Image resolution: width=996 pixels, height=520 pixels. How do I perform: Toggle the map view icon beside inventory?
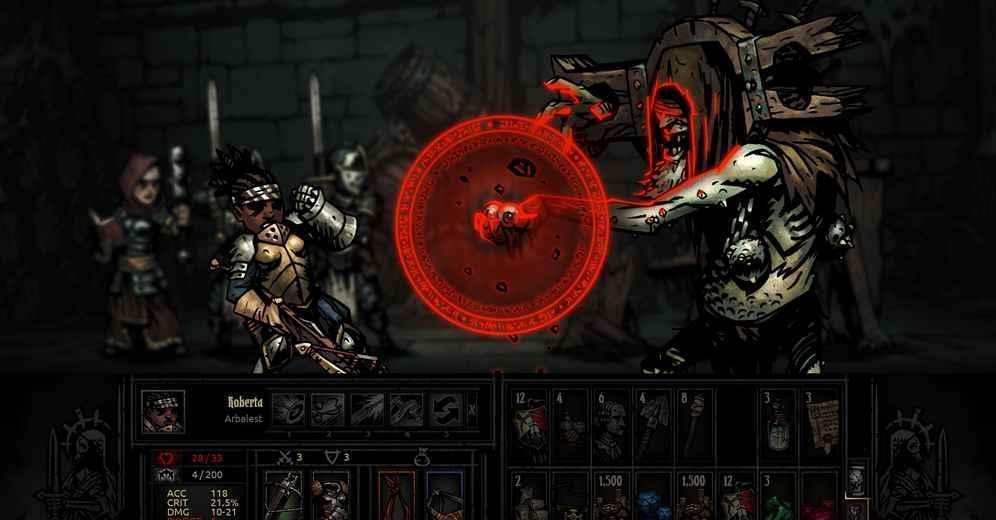(856, 480)
